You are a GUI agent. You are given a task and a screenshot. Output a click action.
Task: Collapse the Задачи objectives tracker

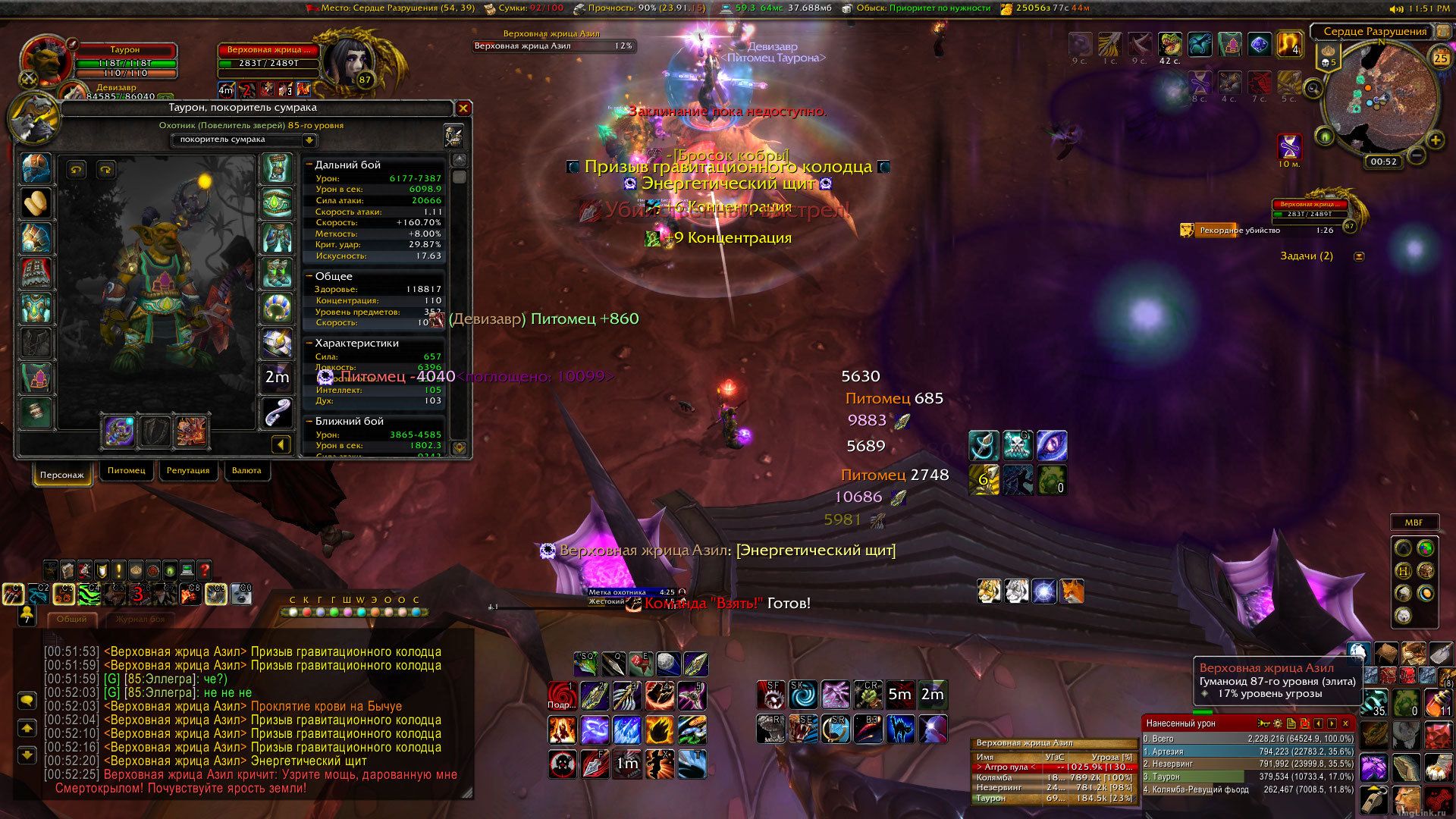coord(1359,256)
